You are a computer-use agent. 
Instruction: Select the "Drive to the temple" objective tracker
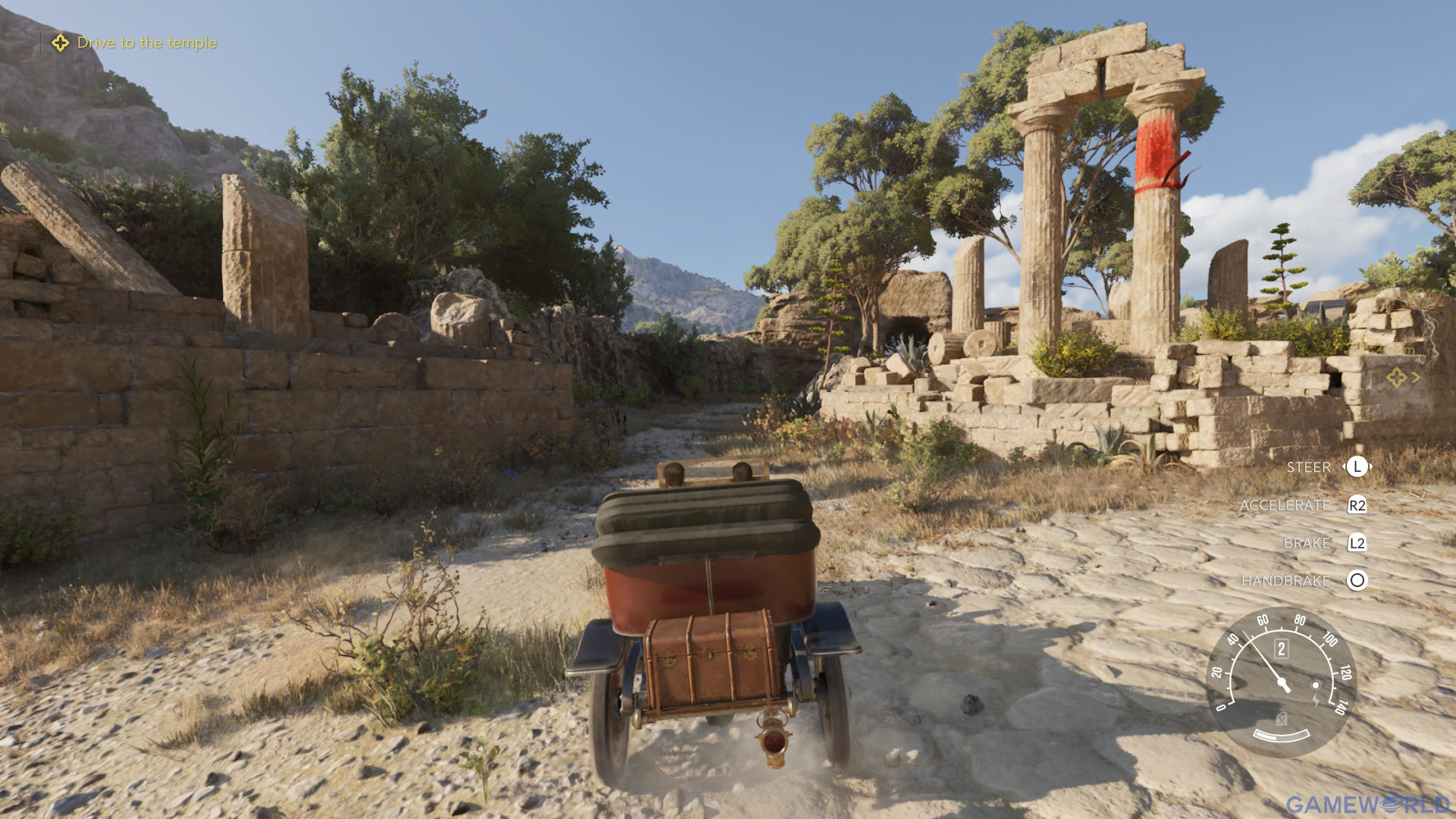pos(135,43)
